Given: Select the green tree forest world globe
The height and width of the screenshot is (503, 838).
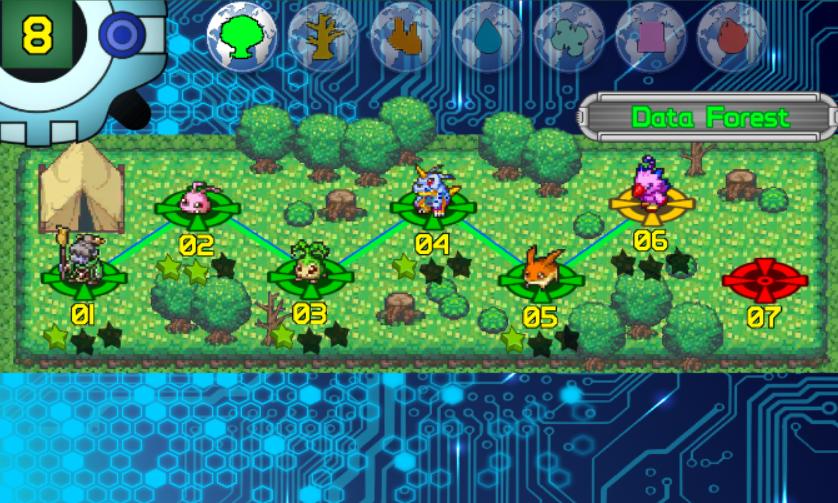Looking at the screenshot, I should pos(242,36).
